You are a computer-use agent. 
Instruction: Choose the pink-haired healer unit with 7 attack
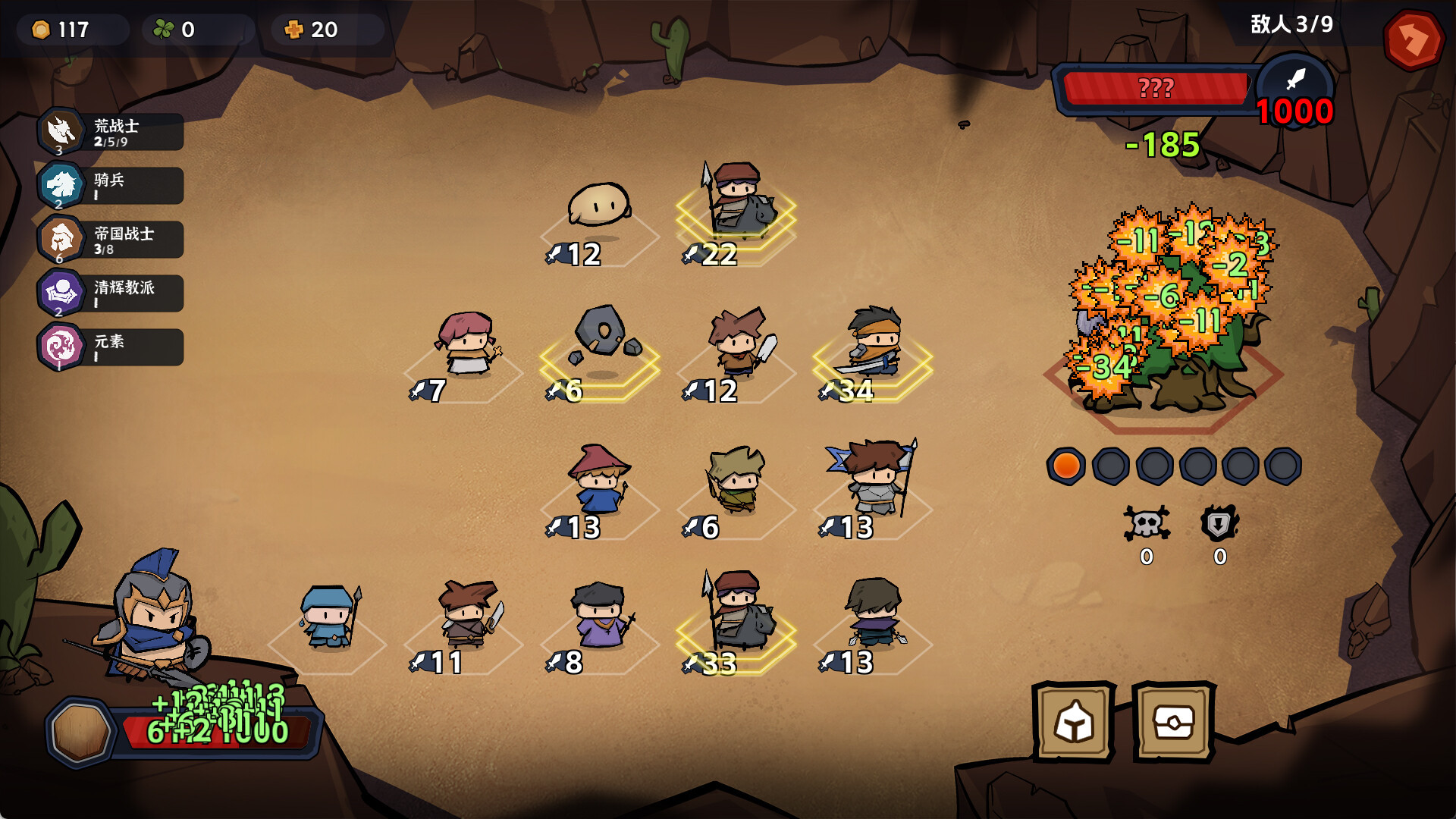click(x=467, y=345)
